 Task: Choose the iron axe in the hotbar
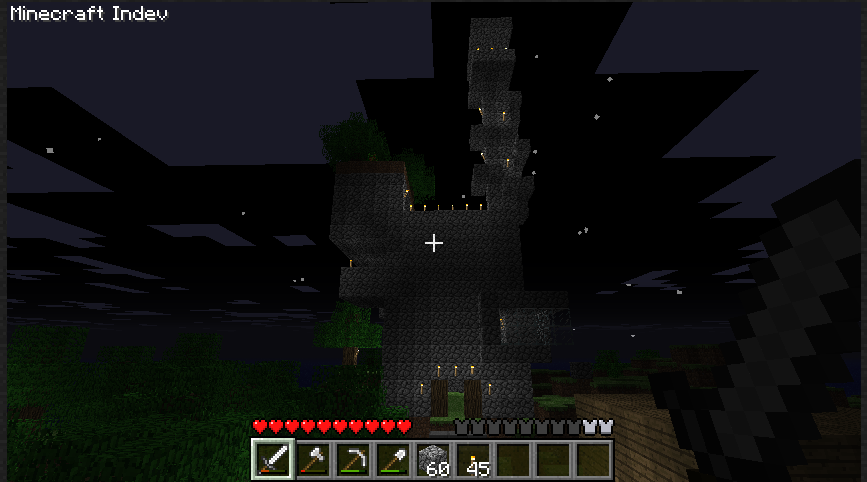(x=312, y=460)
